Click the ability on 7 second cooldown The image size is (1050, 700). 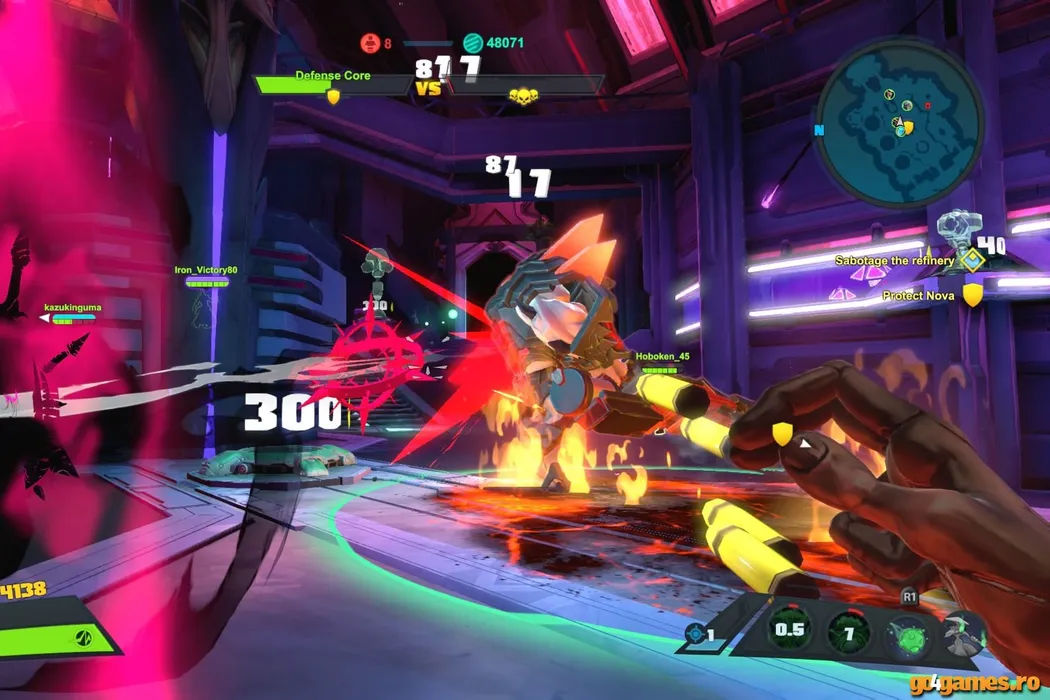(x=848, y=632)
